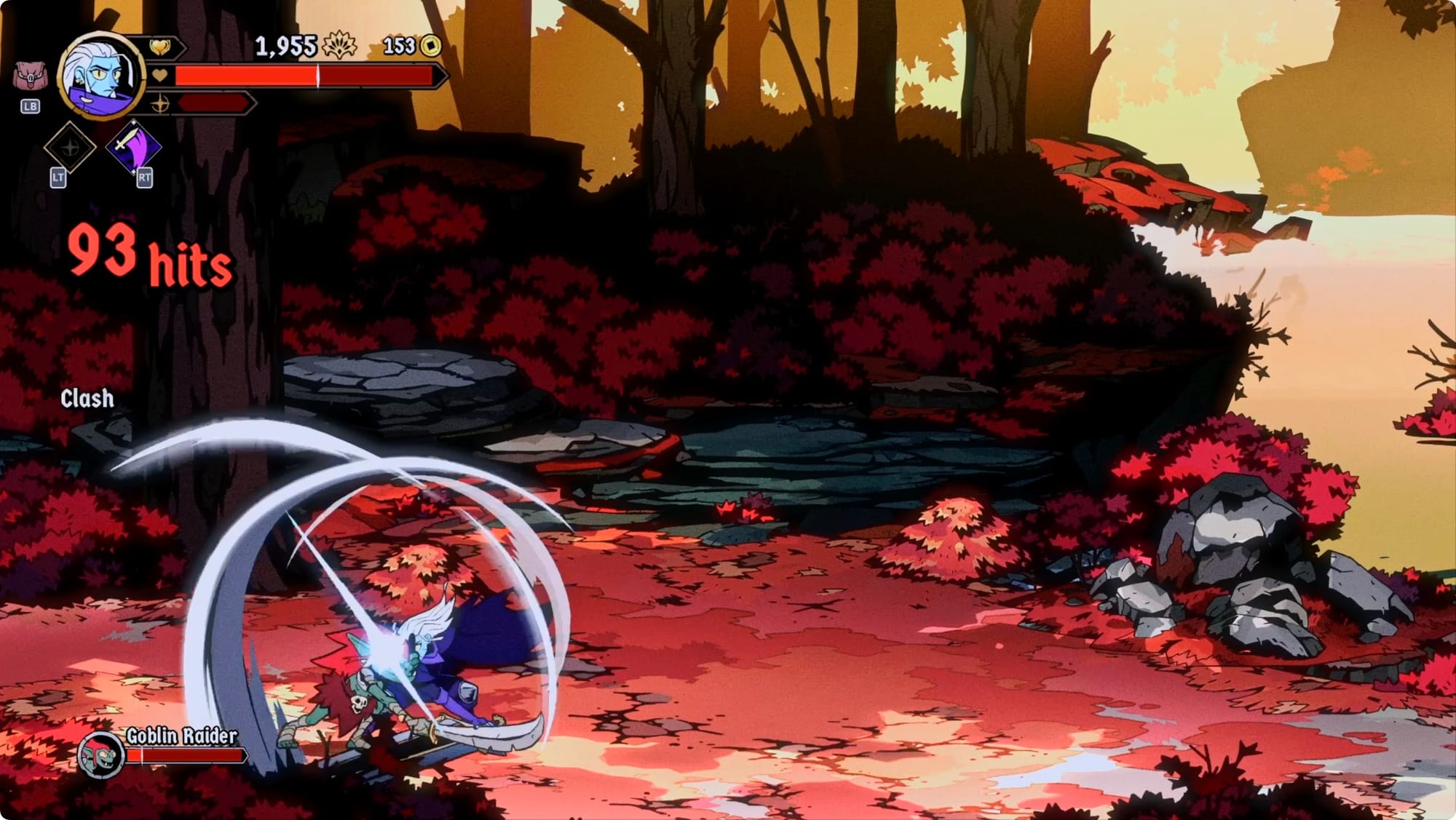
Task: Click the golden heart emblem beside the health bar
Action: 160,47
